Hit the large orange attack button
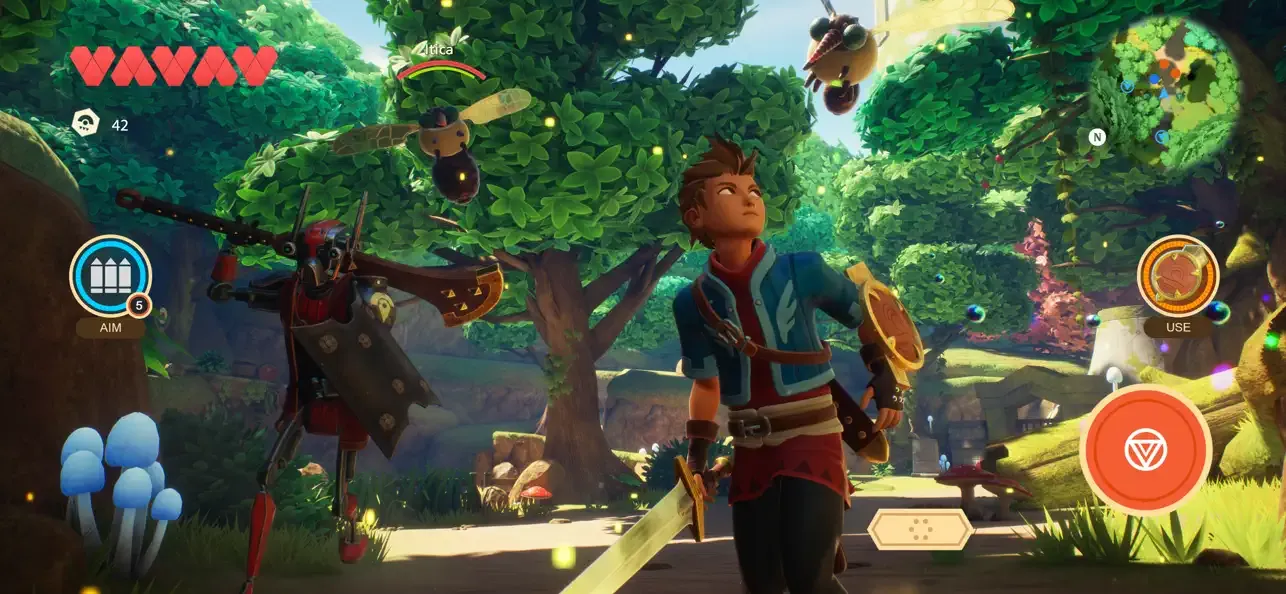The width and height of the screenshot is (1286, 594). pos(1145,450)
